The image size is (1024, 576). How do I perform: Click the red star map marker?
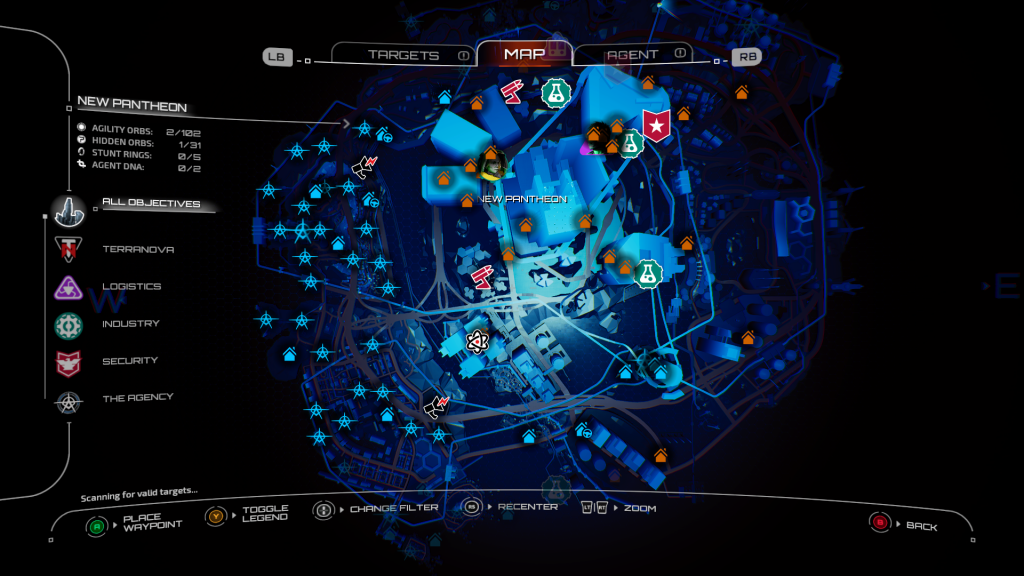coord(656,126)
